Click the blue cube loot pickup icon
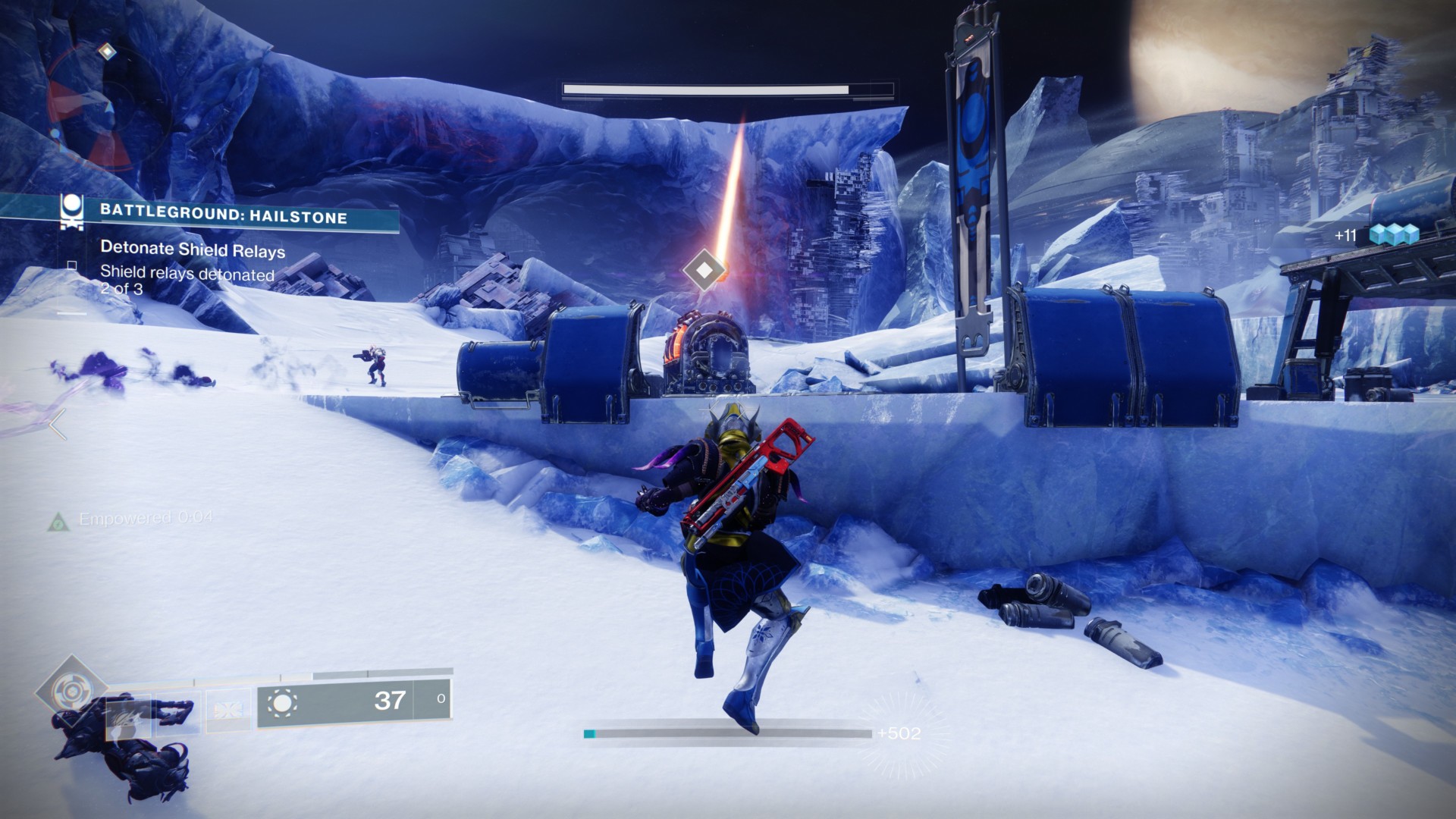The width and height of the screenshot is (1456, 819). pyautogui.click(x=1394, y=235)
